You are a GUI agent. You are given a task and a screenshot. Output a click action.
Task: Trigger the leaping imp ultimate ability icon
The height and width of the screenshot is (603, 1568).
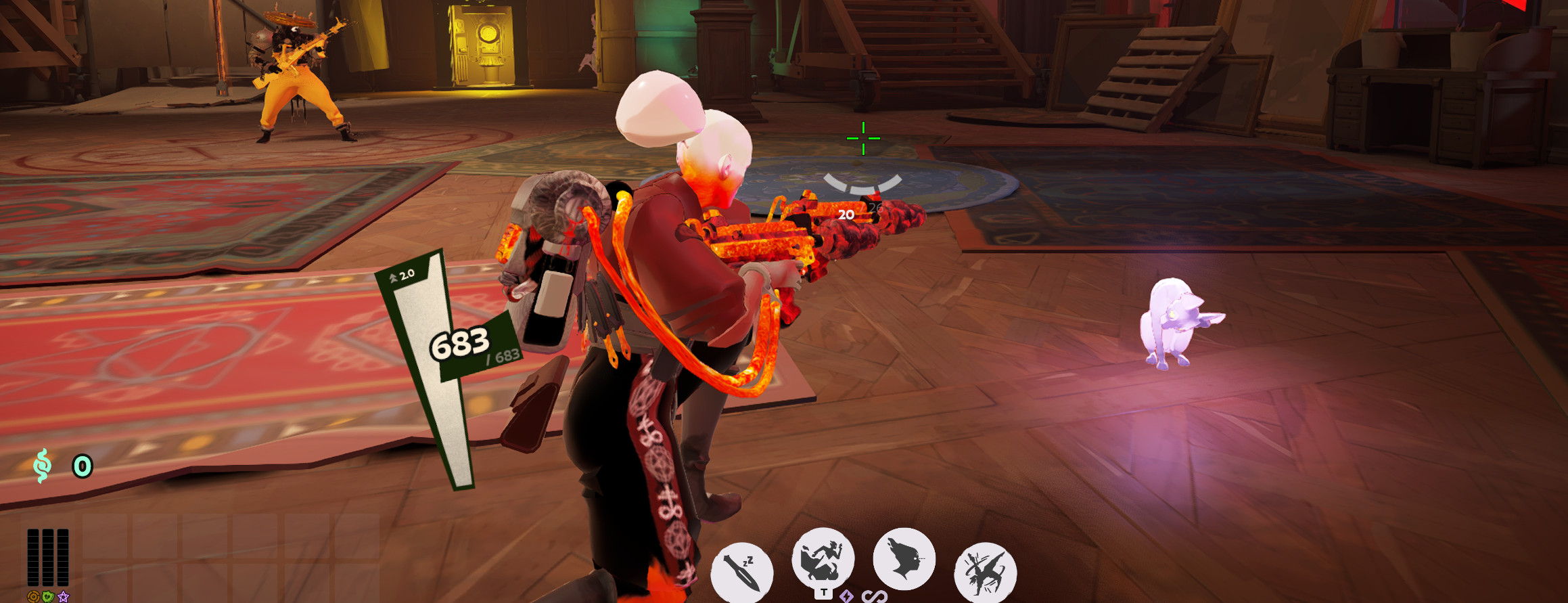point(986,572)
